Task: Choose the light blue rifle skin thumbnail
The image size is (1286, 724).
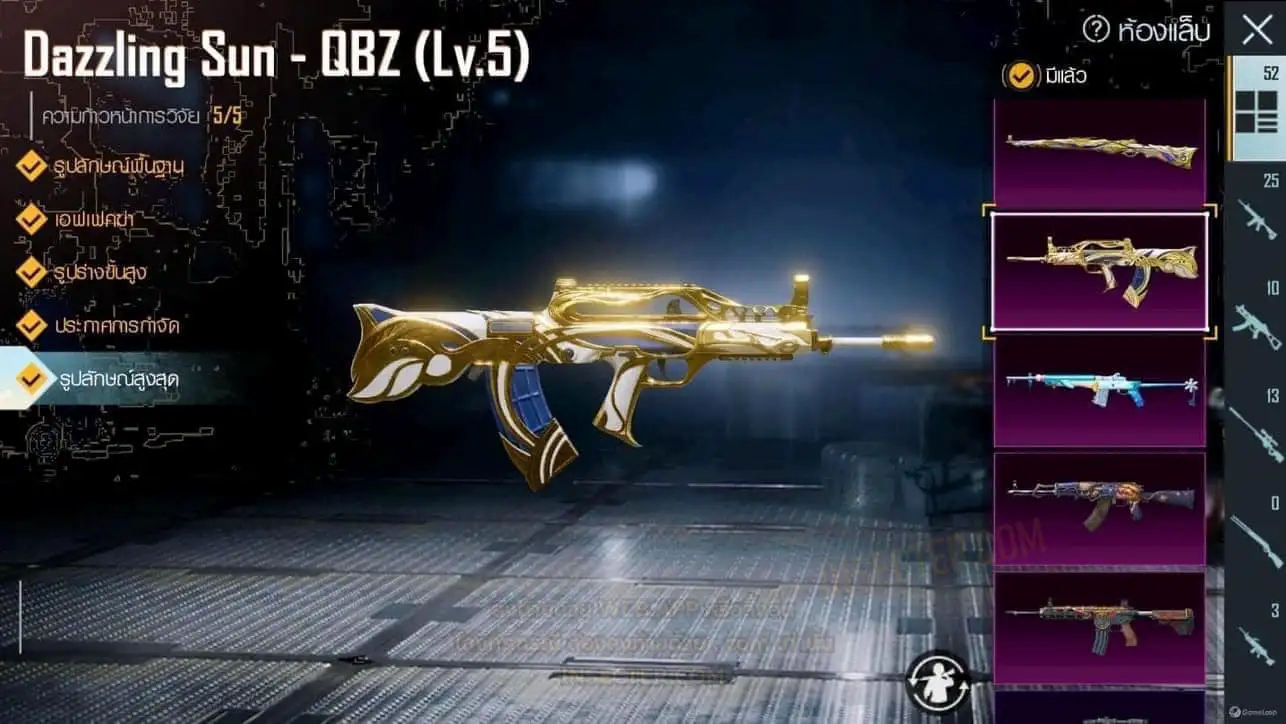Action: [1099, 390]
